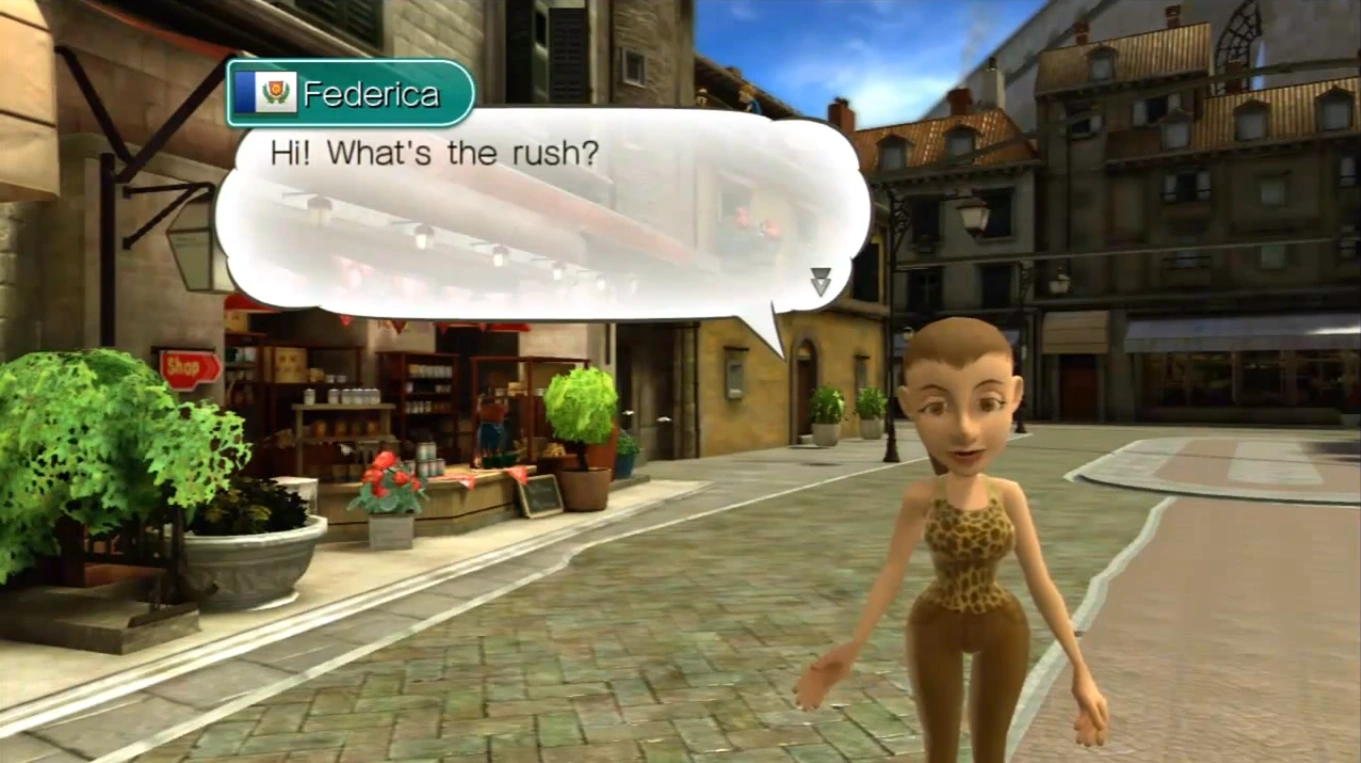Click Federica's name tag
Image resolution: width=1361 pixels, height=763 pixels.
(350, 94)
